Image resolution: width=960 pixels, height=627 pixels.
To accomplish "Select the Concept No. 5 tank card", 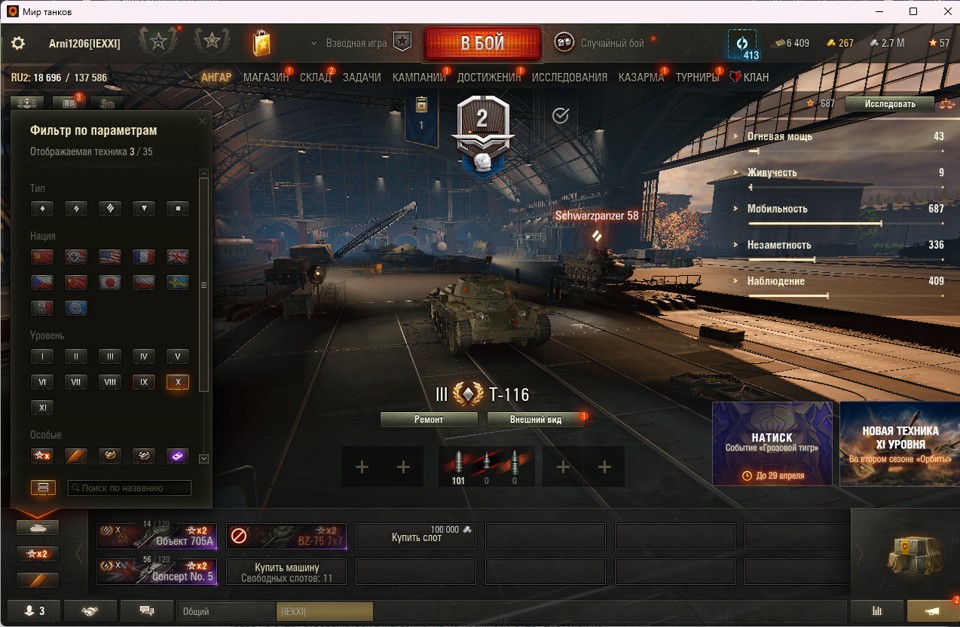I will (x=157, y=571).
